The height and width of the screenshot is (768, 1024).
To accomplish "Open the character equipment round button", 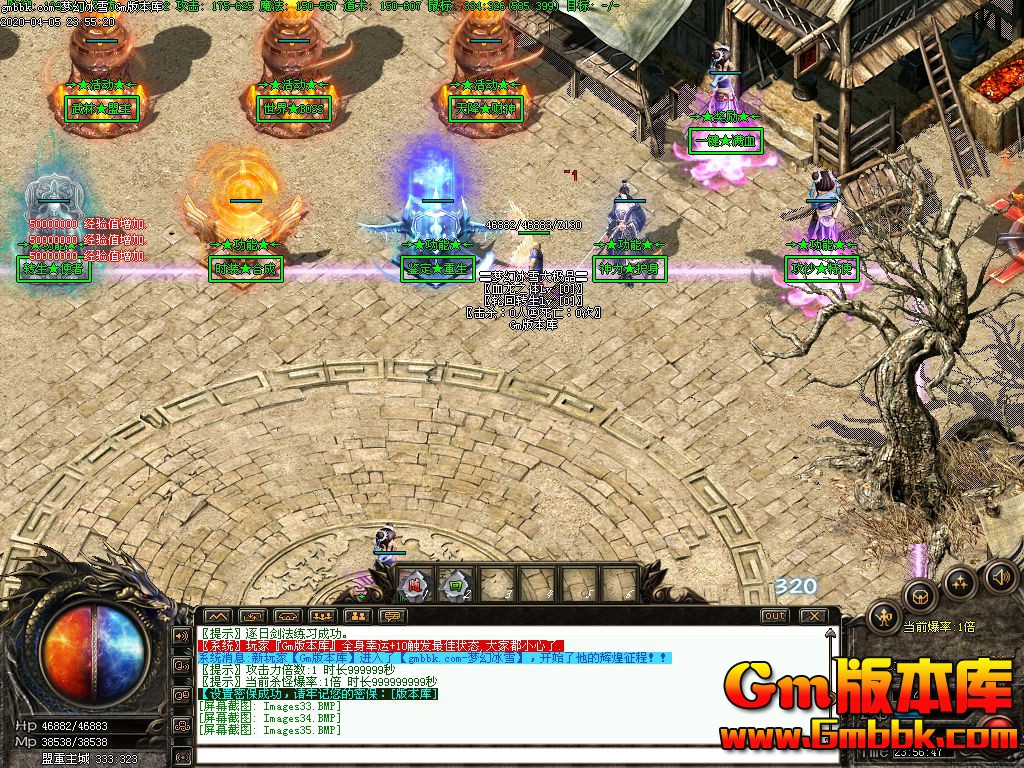I will coord(884,617).
